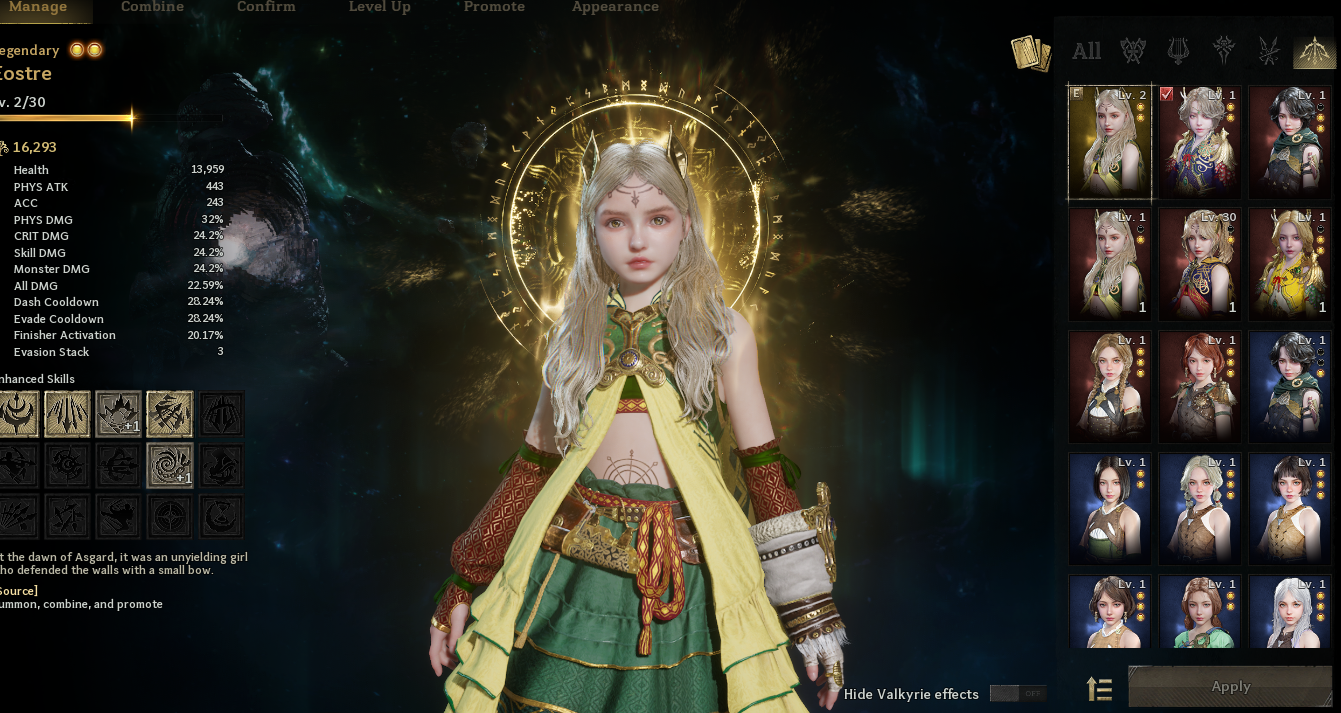Choose the checkmarked Lv. 1 valkyrie card

pos(1199,141)
